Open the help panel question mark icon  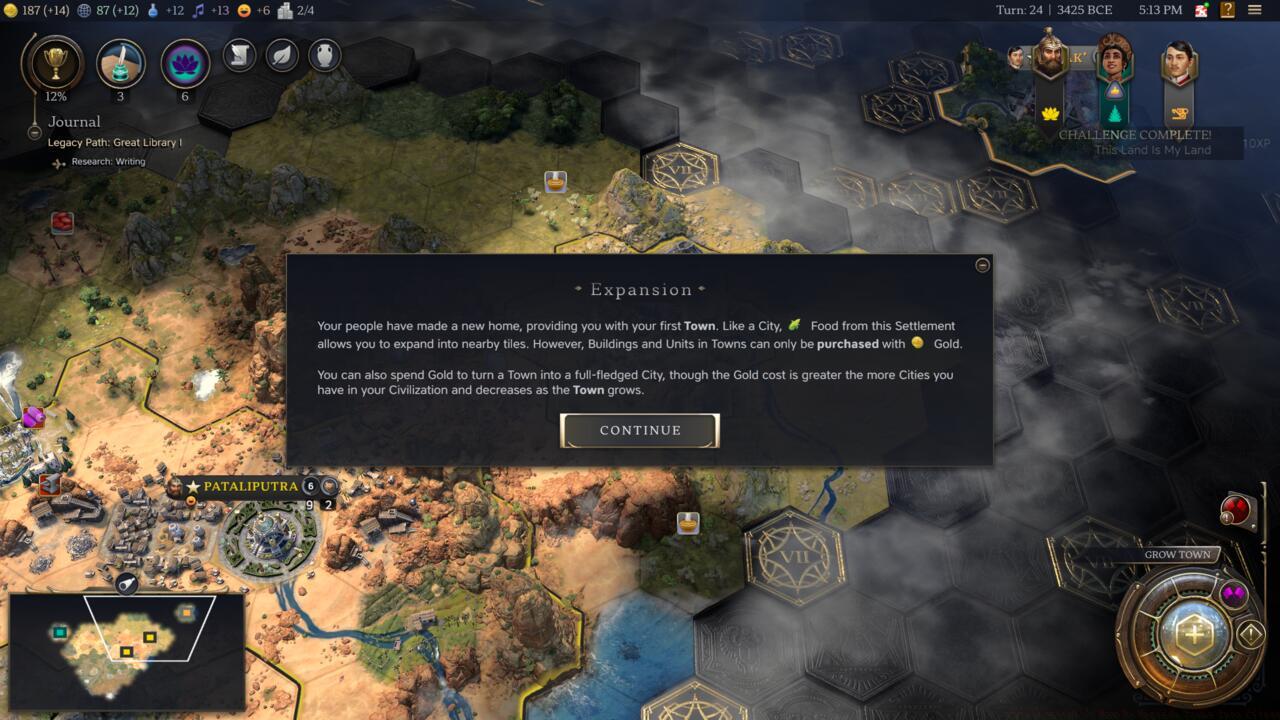[1227, 10]
